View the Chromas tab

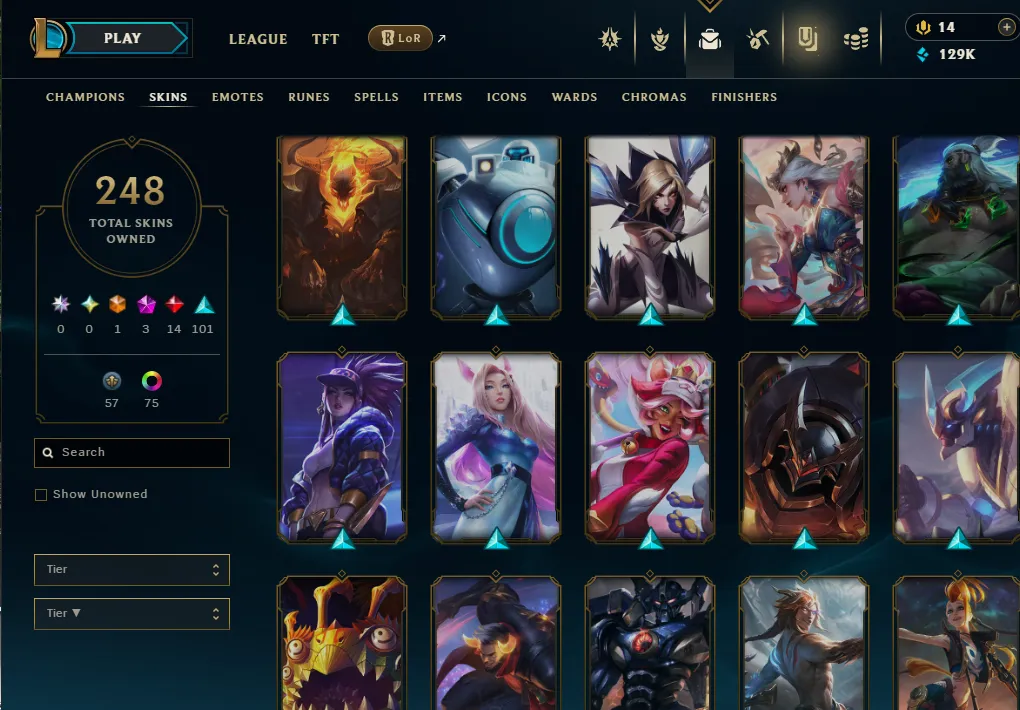point(654,97)
